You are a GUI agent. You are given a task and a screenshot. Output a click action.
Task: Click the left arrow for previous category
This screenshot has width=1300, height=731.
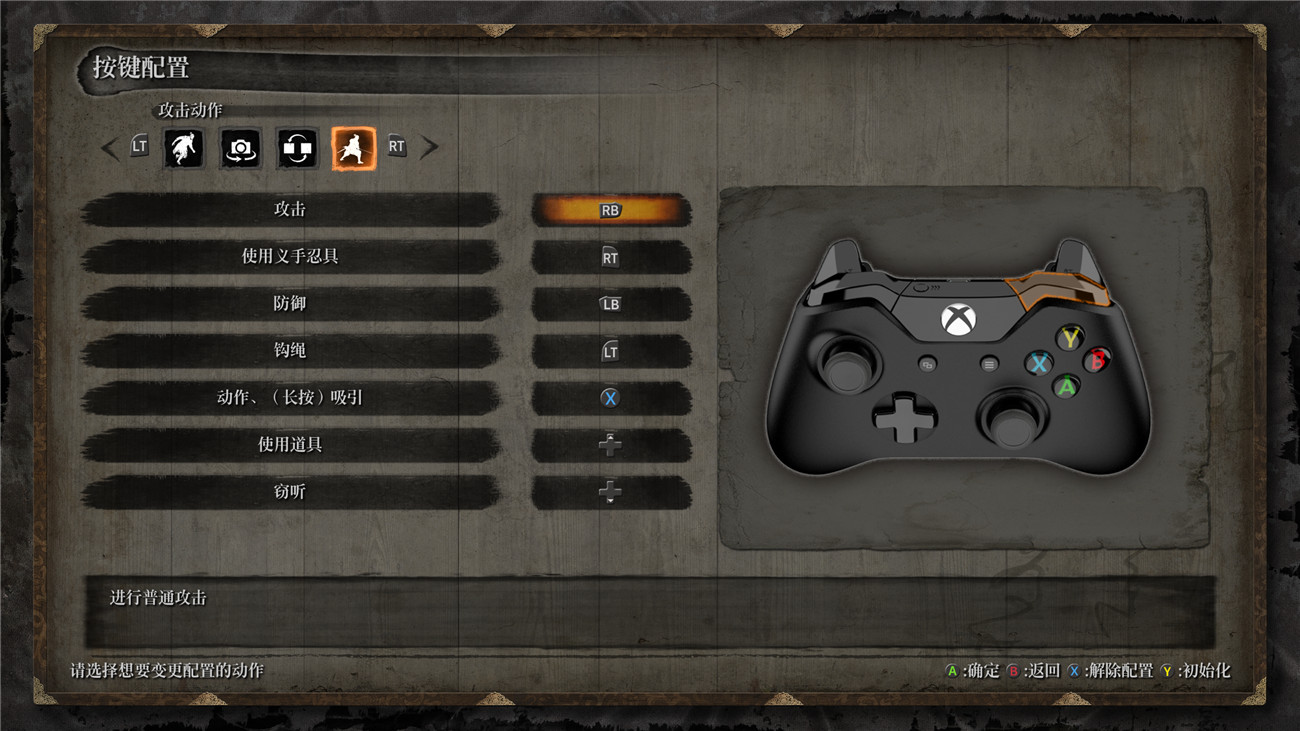(110, 148)
